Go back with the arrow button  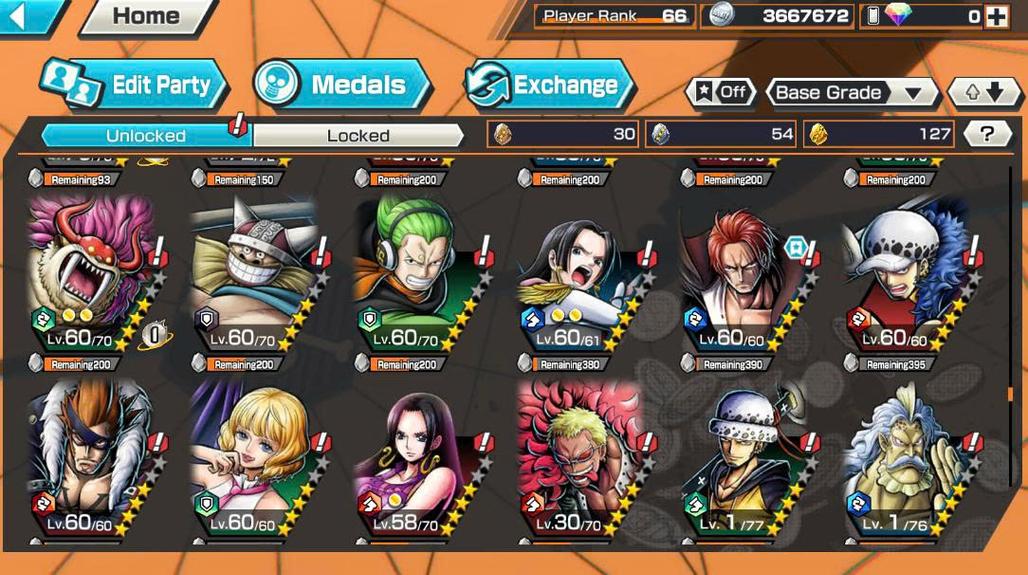pos(28,15)
